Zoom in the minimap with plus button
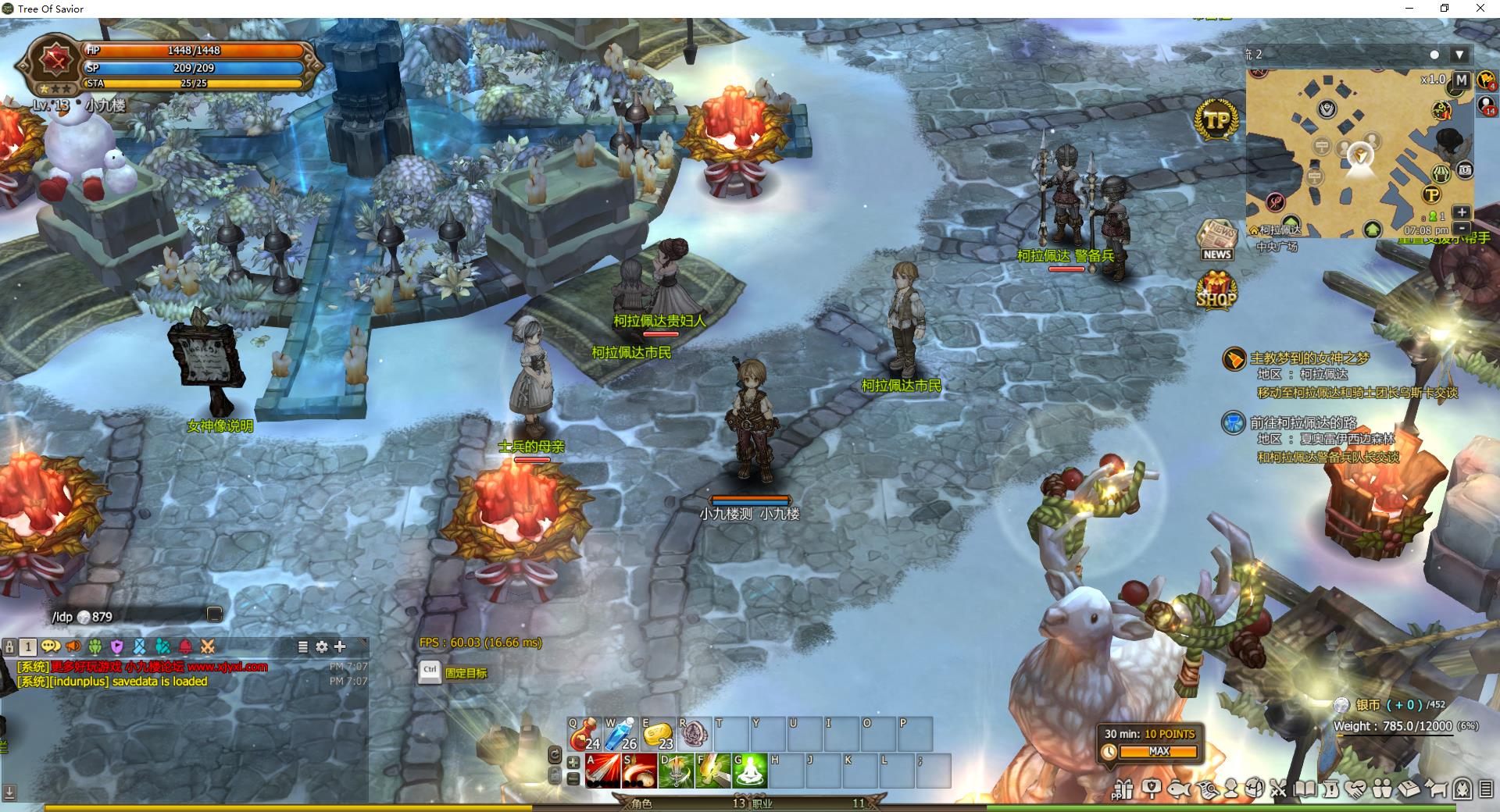Viewport: 1500px width, 812px height. click(x=1462, y=212)
